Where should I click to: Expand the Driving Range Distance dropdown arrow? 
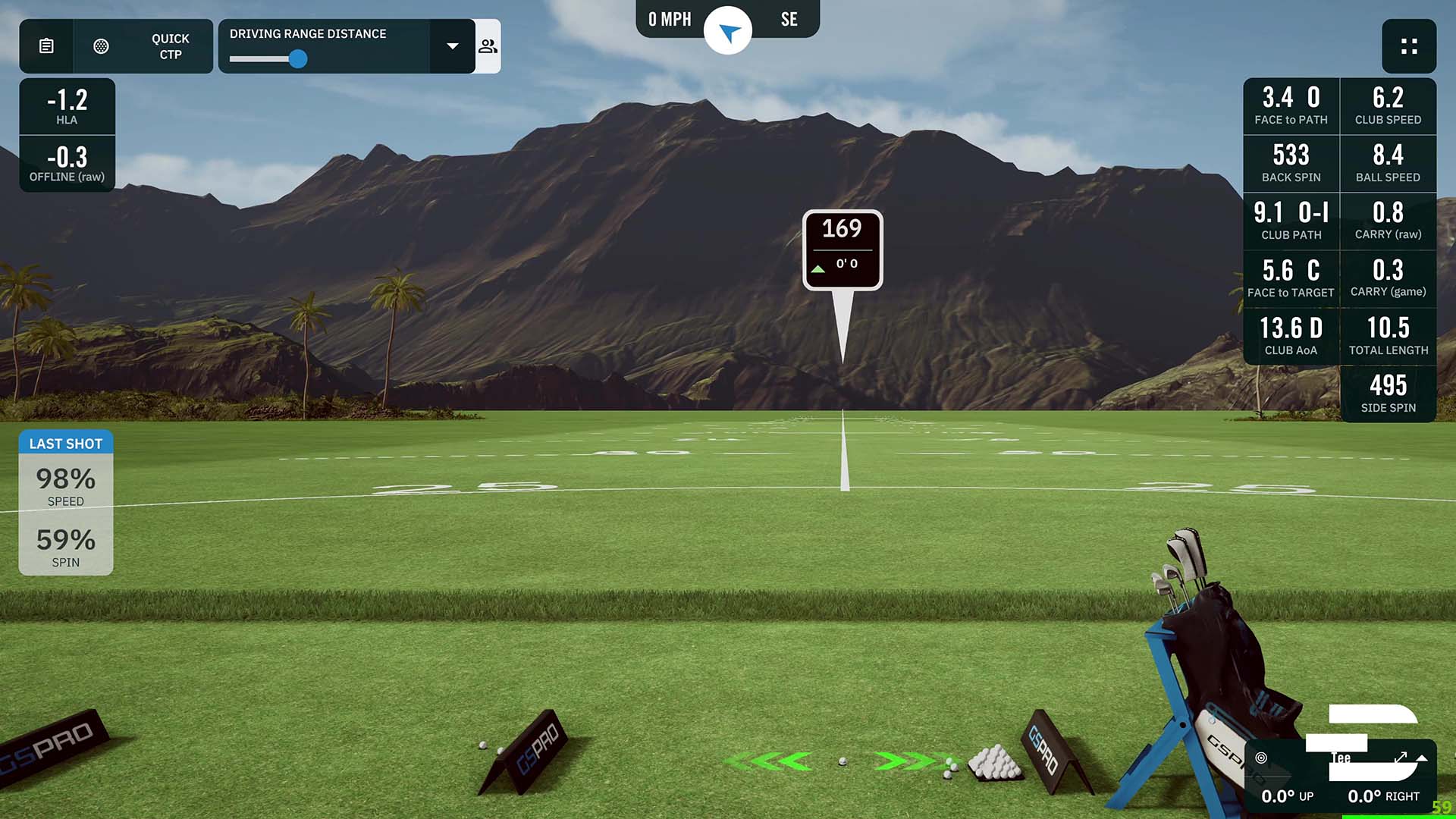tap(453, 46)
